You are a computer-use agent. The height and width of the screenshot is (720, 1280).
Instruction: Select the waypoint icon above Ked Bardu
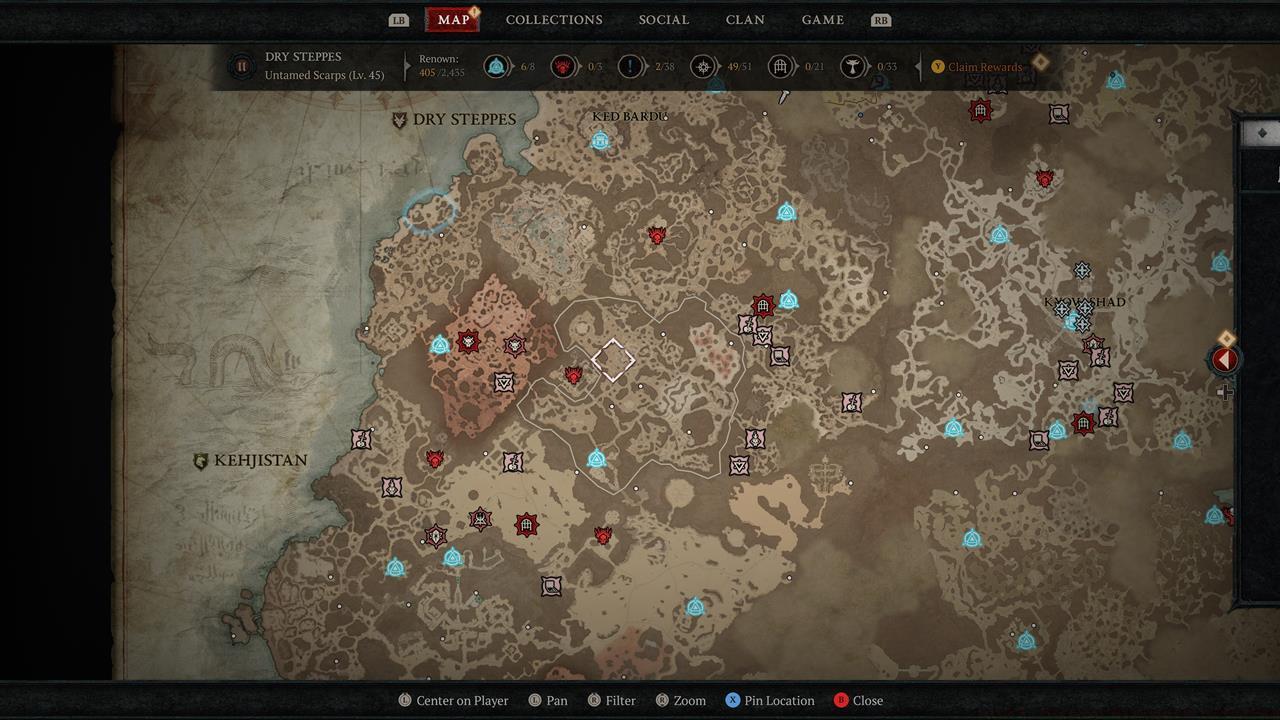click(x=600, y=142)
